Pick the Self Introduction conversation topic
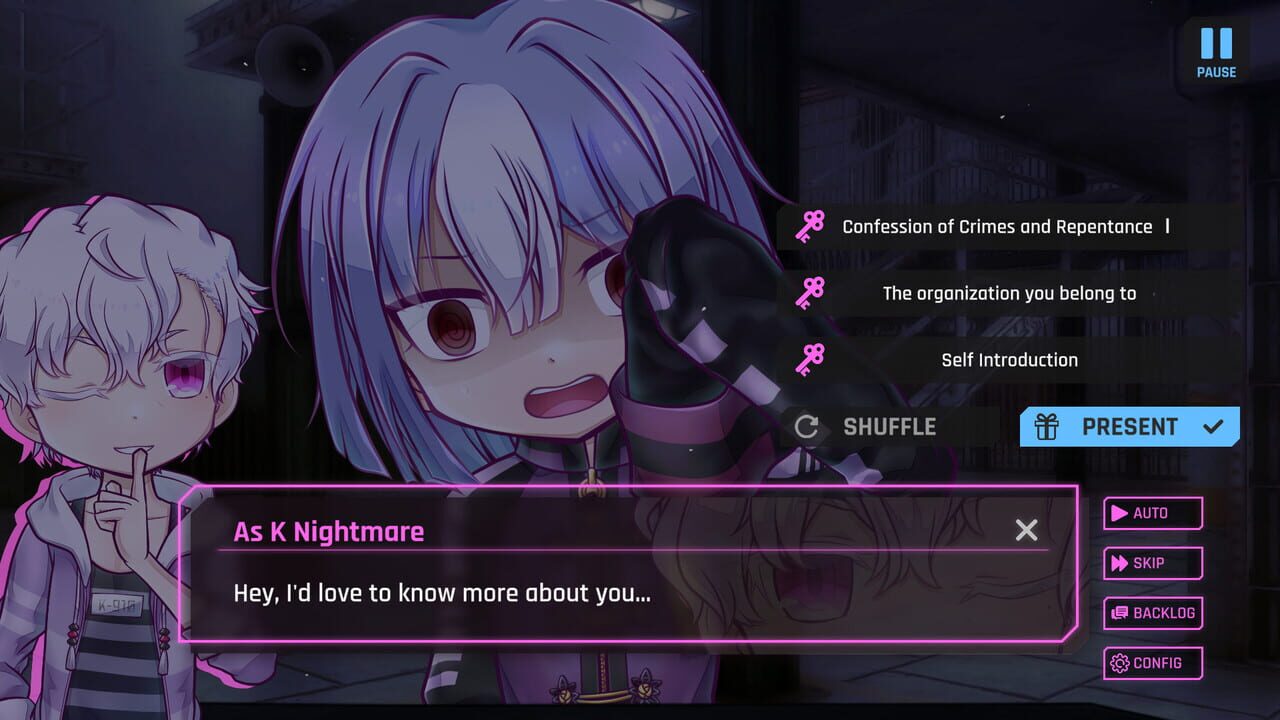The width and height of the screenshot is (1280, 720). (x=1009, y=359)
